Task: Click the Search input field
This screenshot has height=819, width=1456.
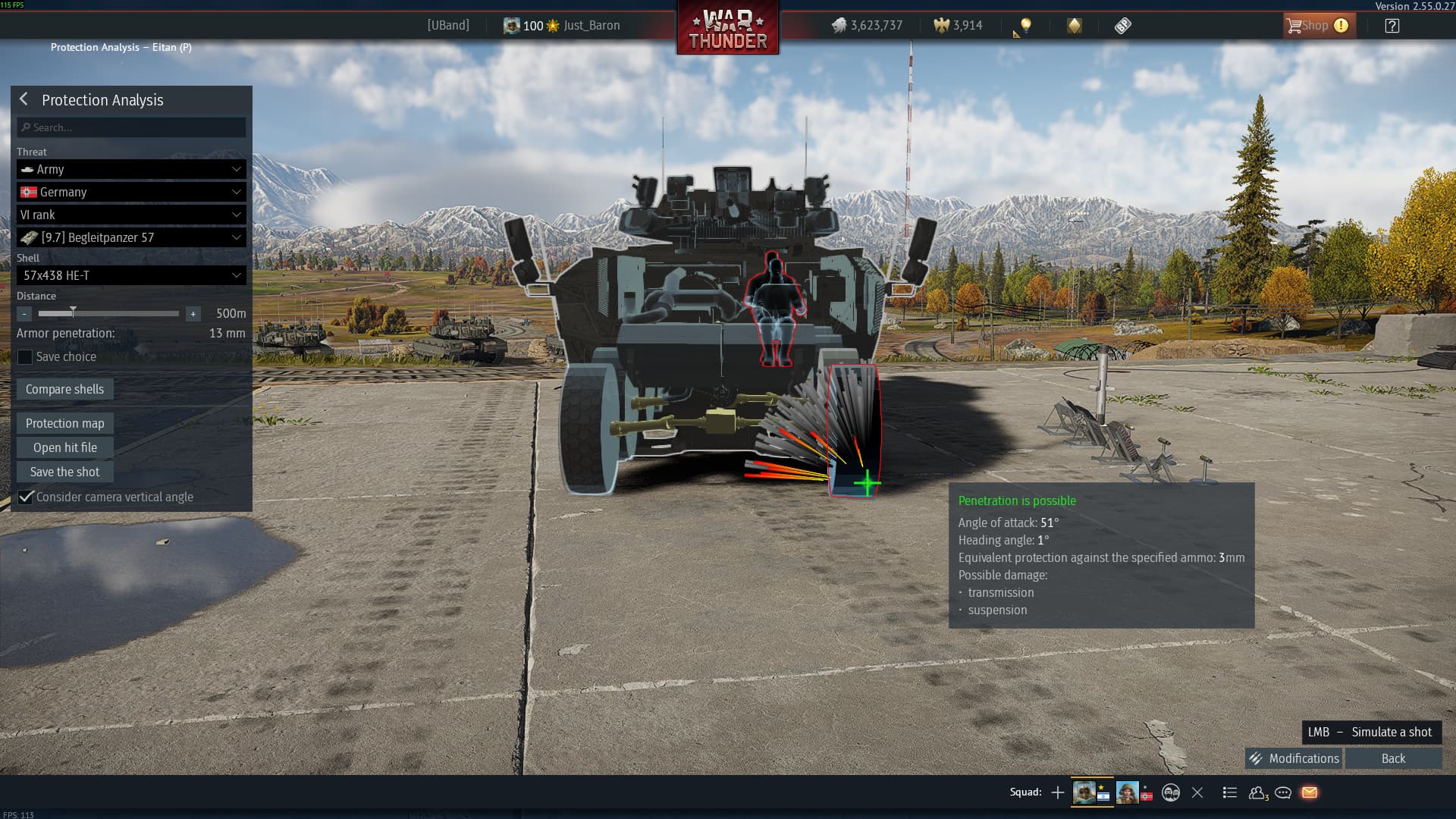Action: 131,127
